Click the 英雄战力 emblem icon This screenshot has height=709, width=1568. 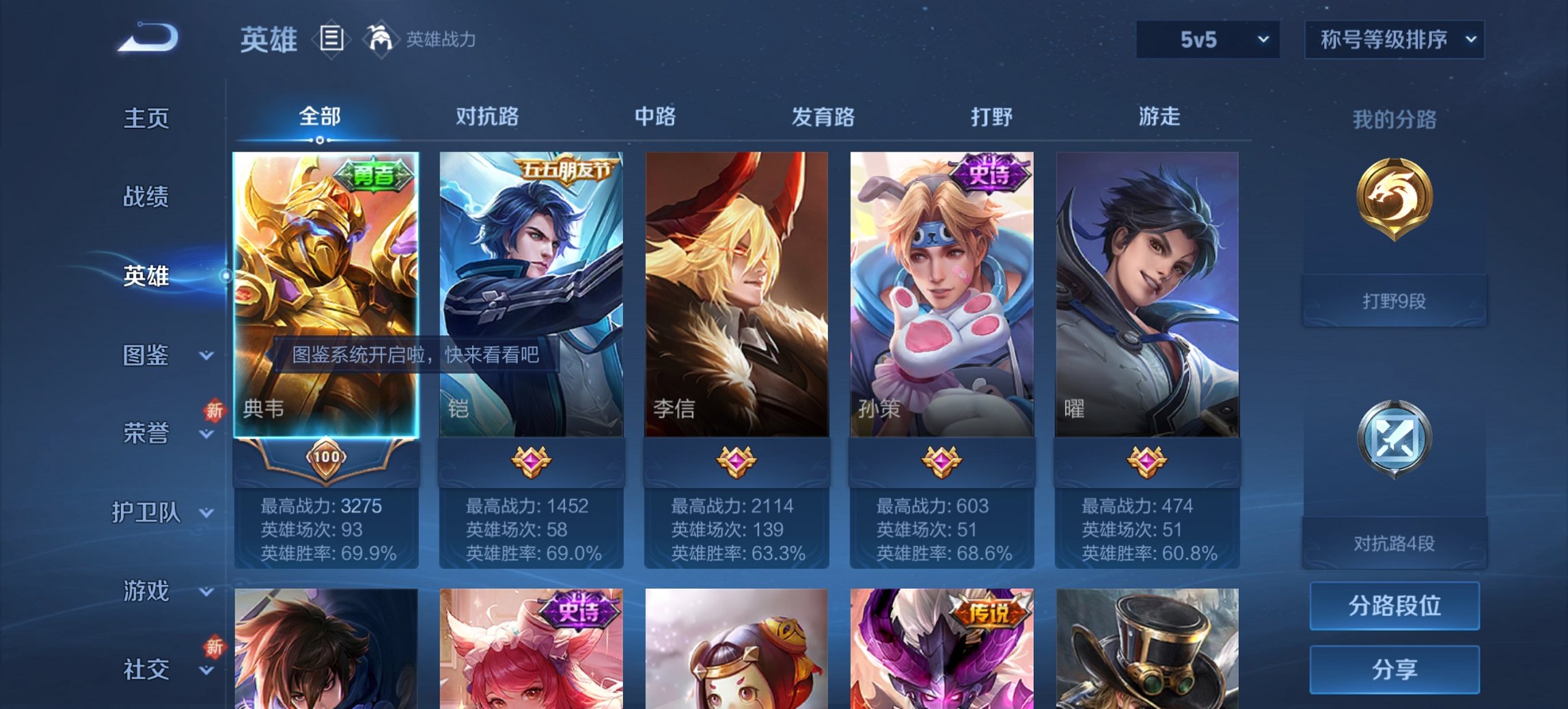[381, 40]
